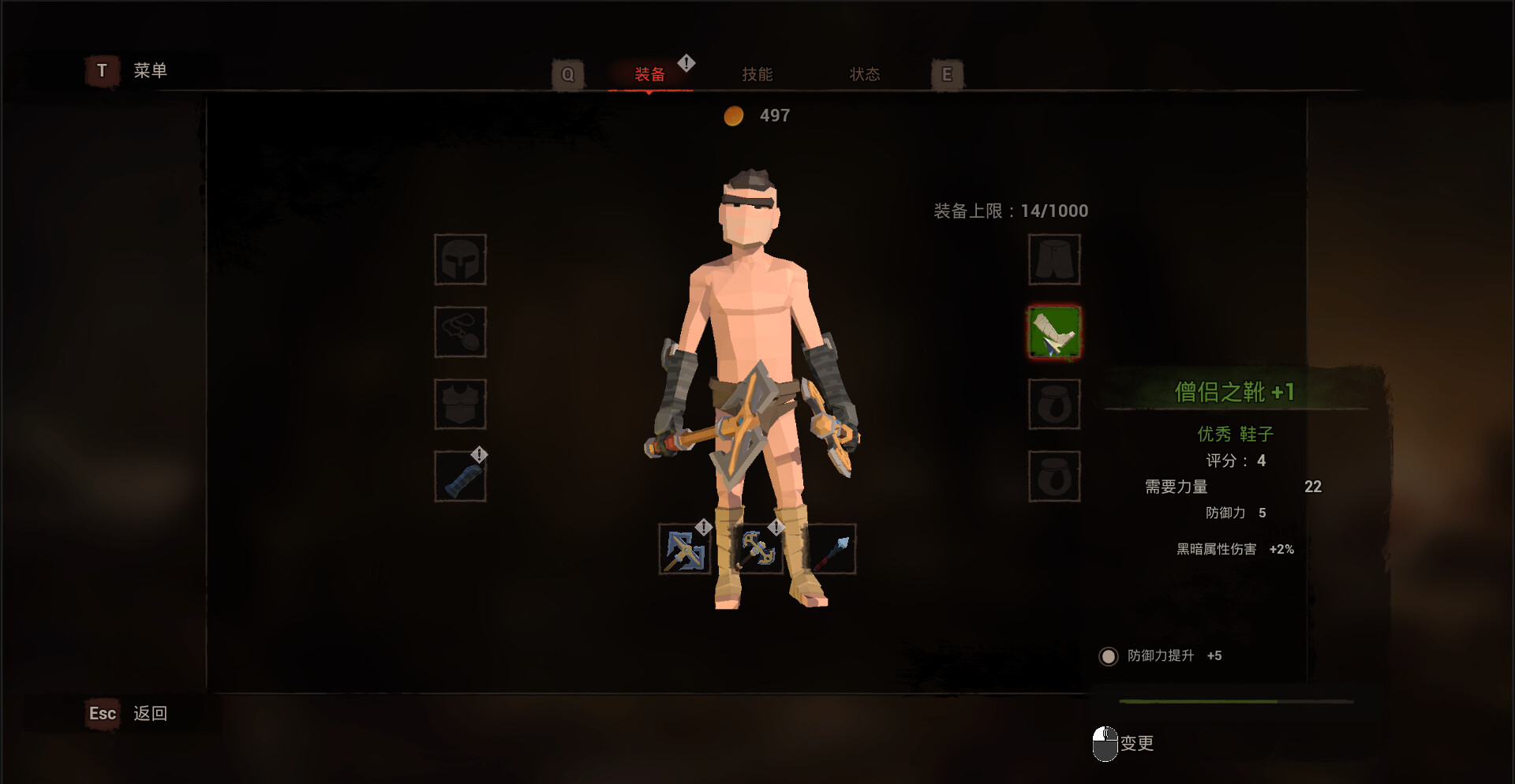Pick the spear weapon slot
Viewport: 1515px width, 784px height.
832,550
